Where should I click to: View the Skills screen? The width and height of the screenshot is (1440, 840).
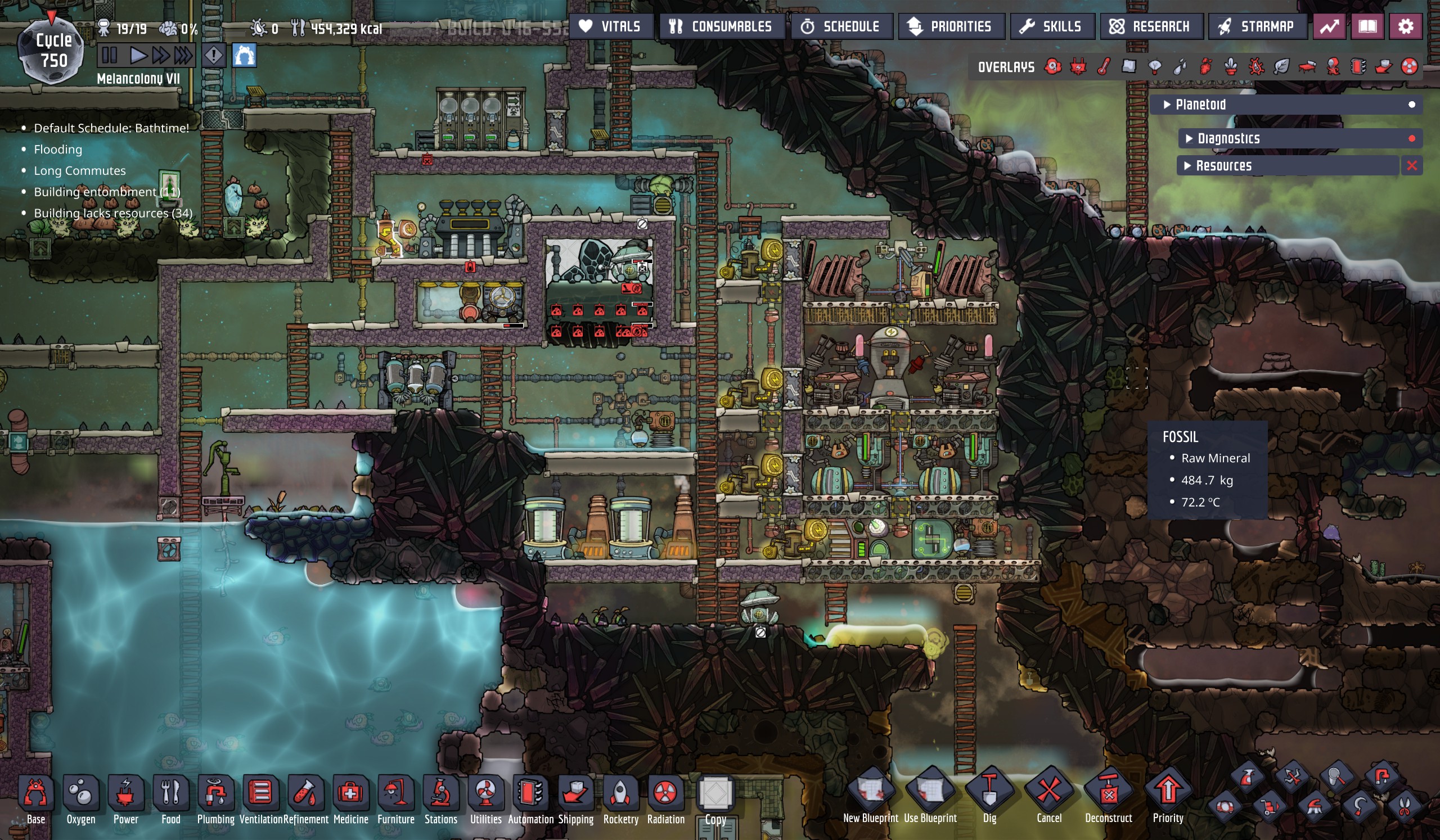coord(1052,26)
